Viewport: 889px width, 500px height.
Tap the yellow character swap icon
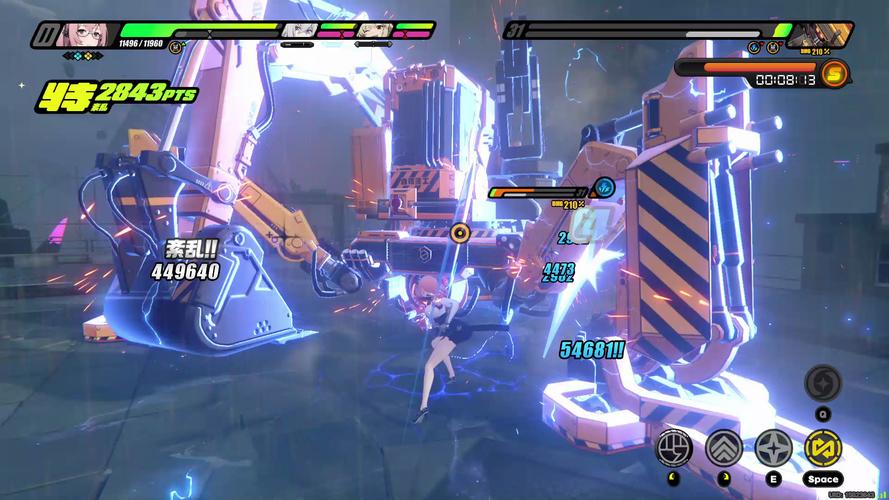(x=823, y=448)
